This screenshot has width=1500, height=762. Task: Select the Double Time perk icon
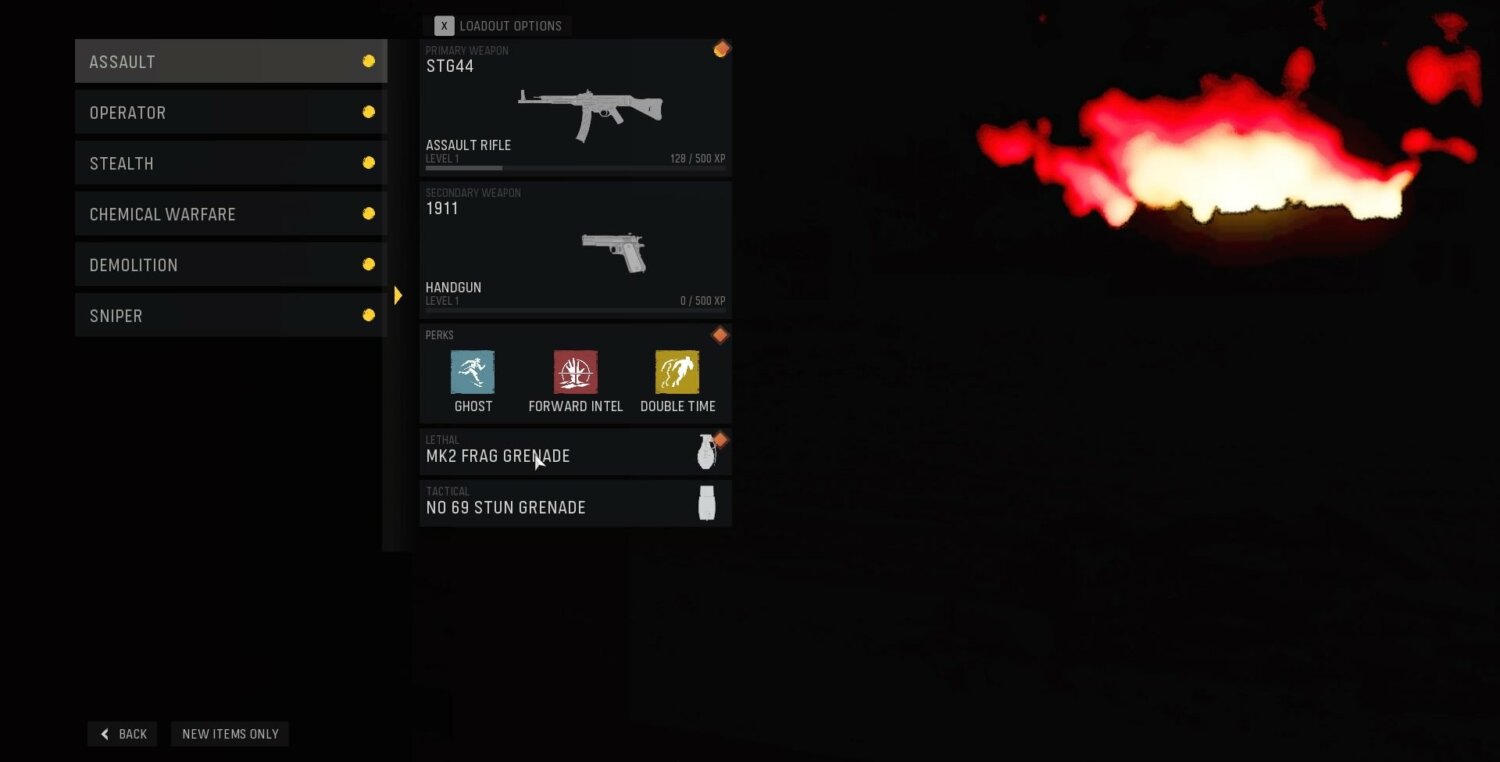point(677,370)
